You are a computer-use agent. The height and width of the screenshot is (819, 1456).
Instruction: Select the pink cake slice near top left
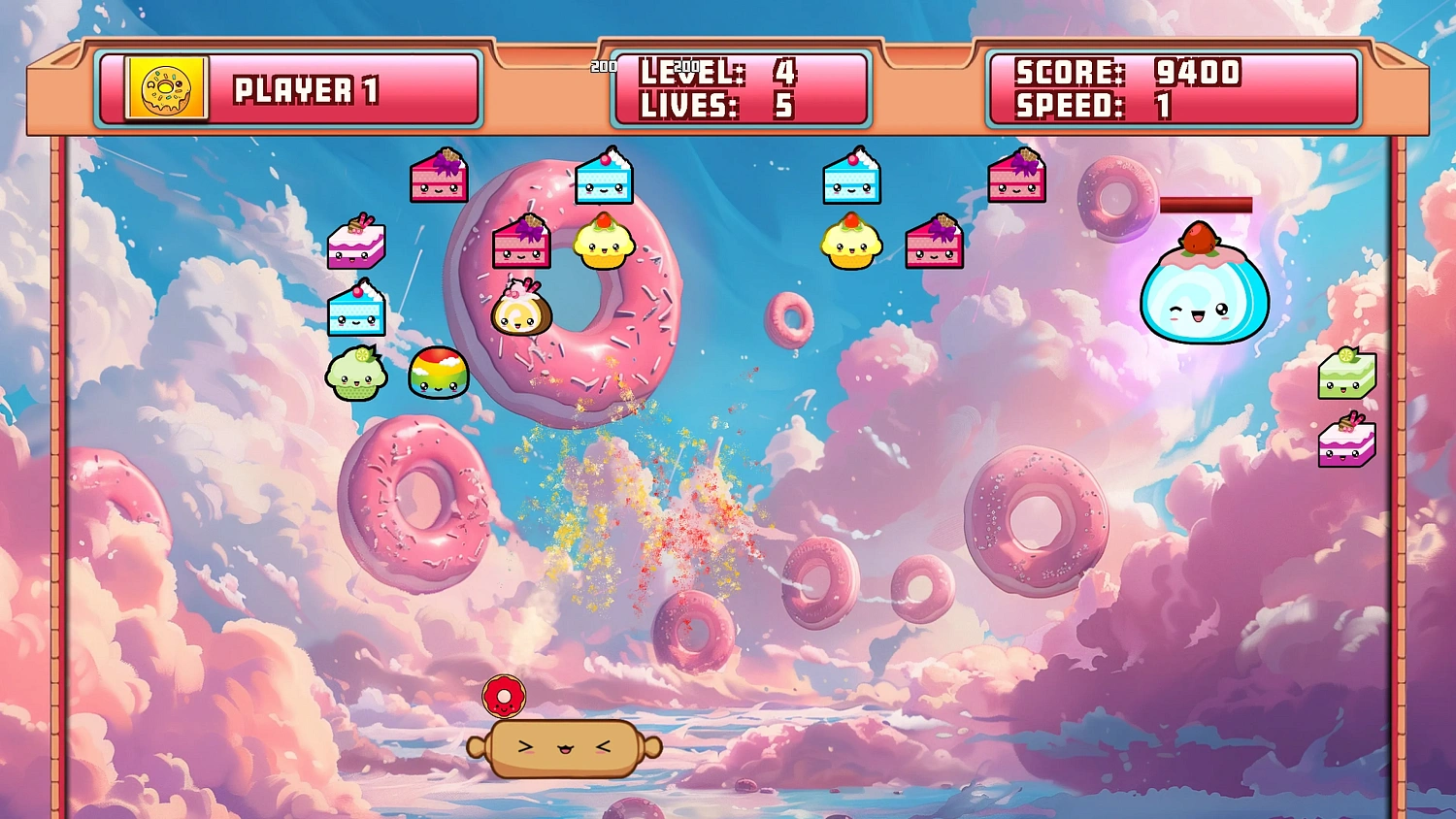pyautogui.click(x=439, y=177)
